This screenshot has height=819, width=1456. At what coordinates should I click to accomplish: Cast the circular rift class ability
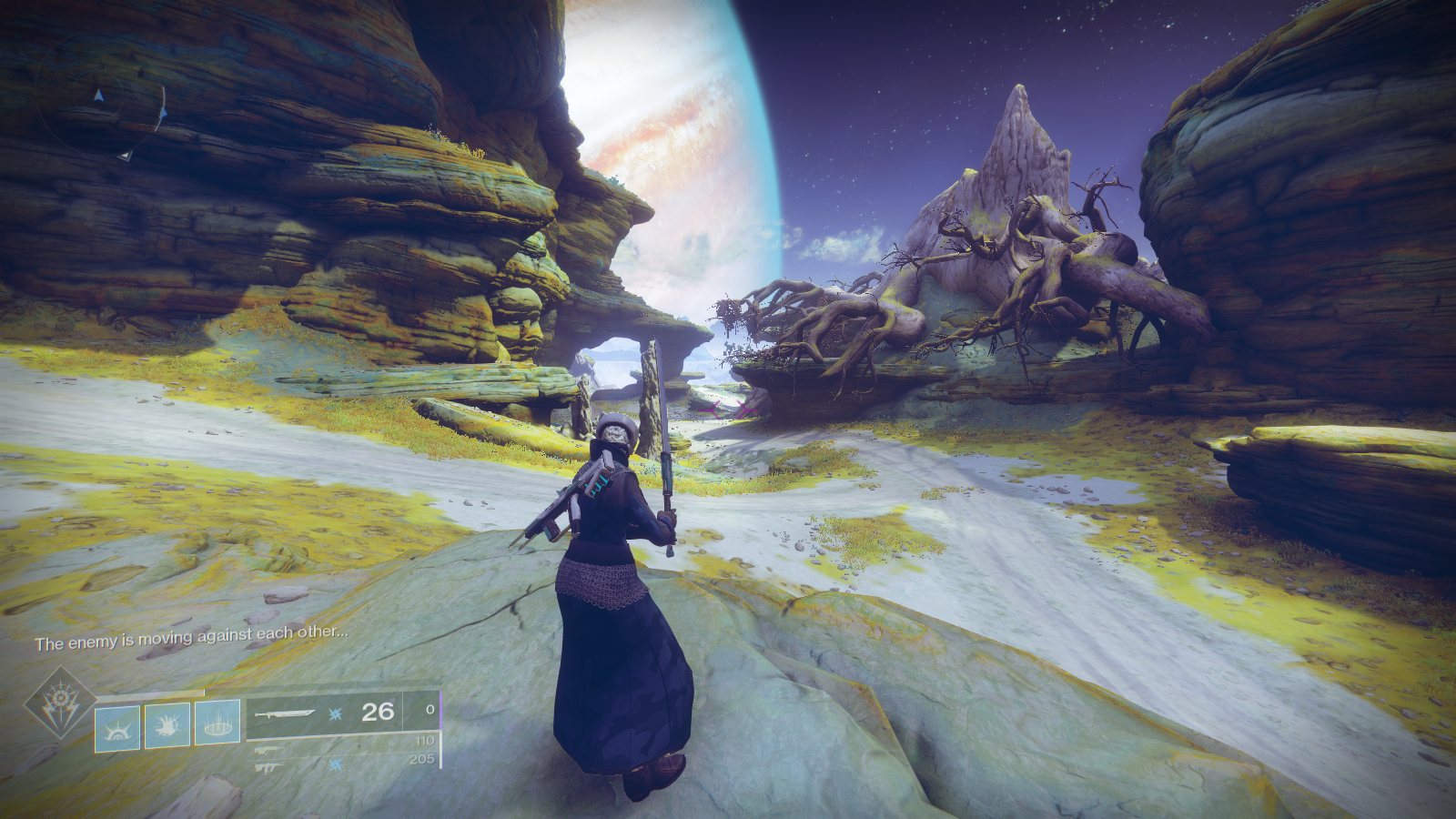point(217,723)
